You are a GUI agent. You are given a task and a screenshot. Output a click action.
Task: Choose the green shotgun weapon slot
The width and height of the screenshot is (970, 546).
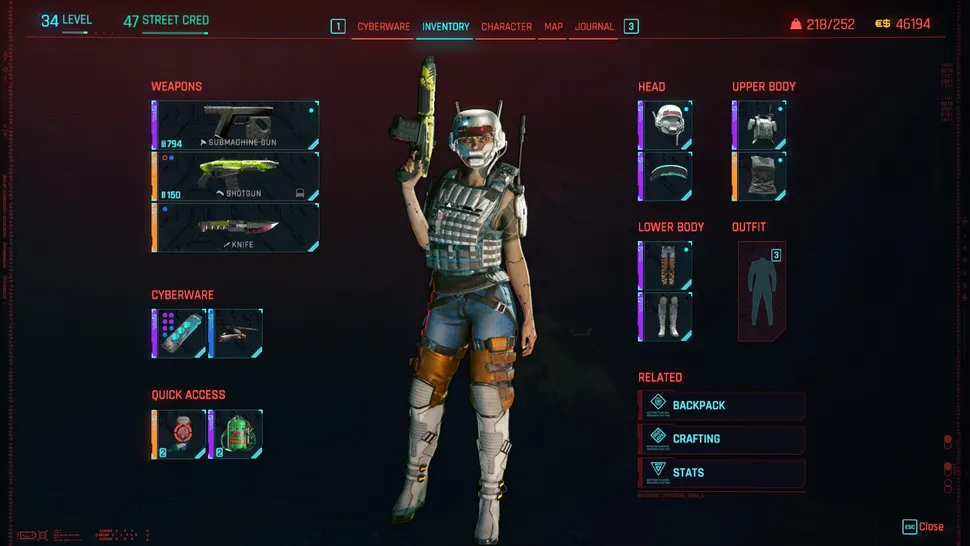click(236, 177)
